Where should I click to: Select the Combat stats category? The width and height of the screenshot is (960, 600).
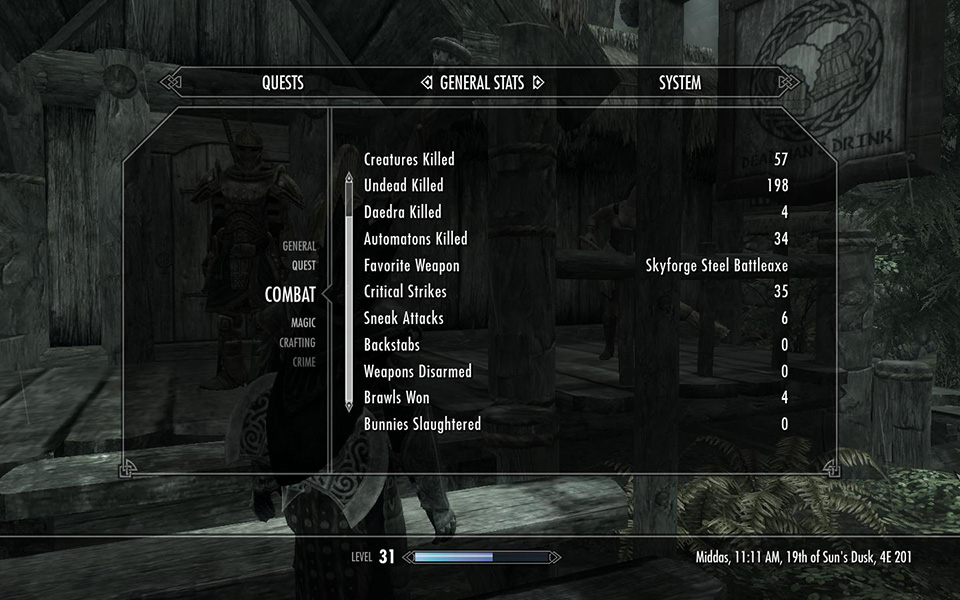[x=290, y=294]
